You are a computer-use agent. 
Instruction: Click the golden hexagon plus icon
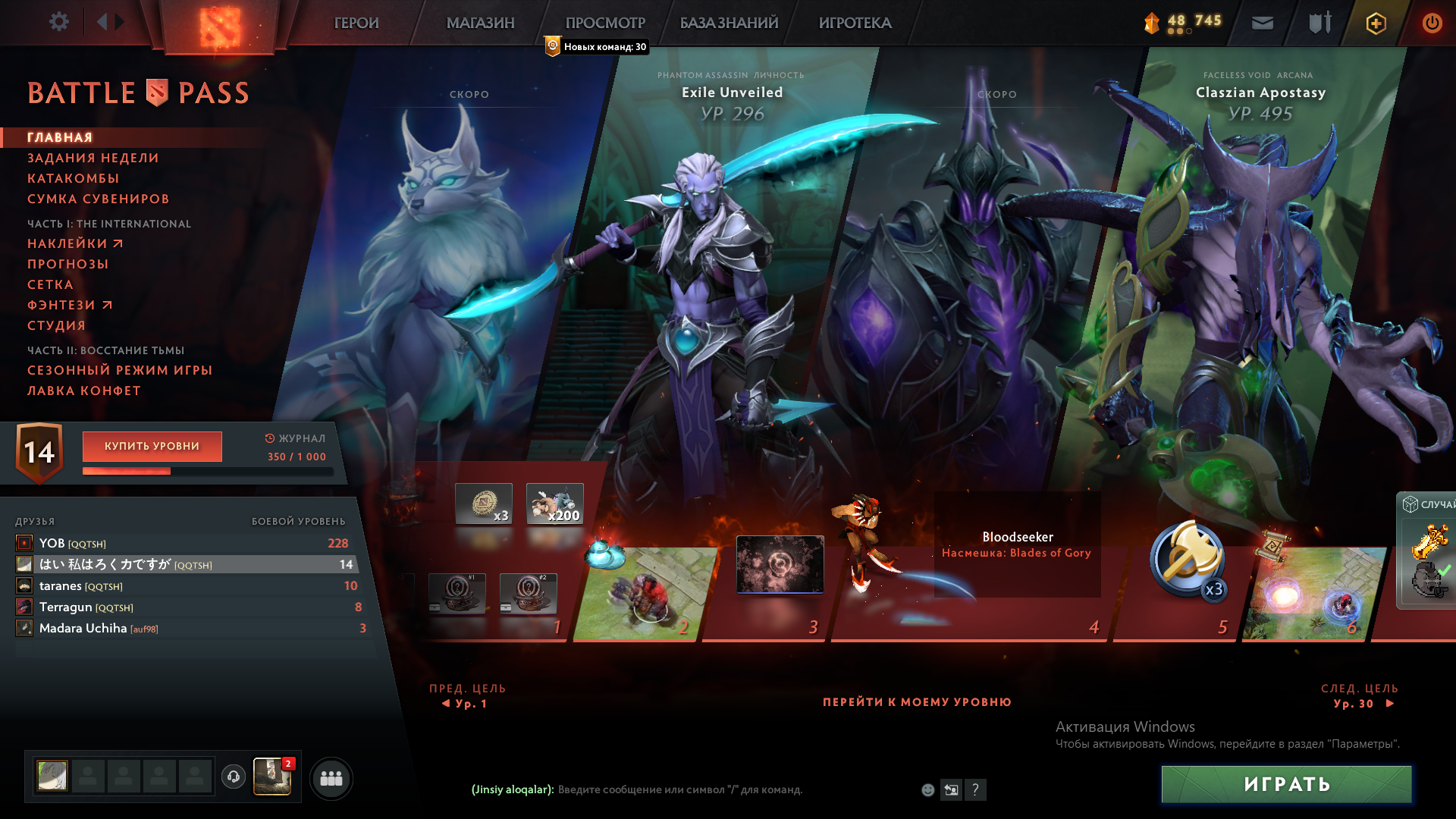(x=1376, y=23)
